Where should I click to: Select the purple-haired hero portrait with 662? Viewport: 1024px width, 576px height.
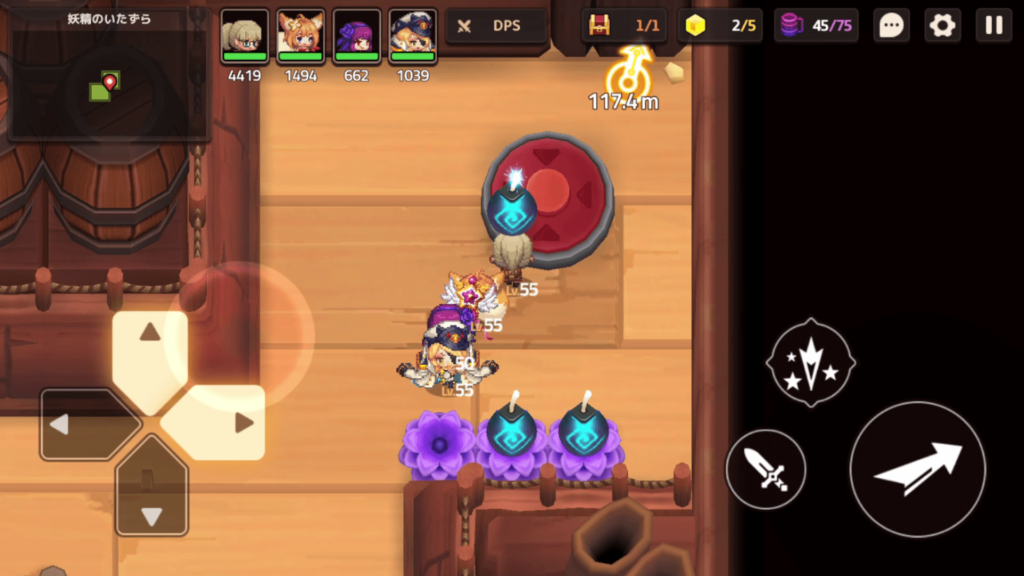click(356, 37)
